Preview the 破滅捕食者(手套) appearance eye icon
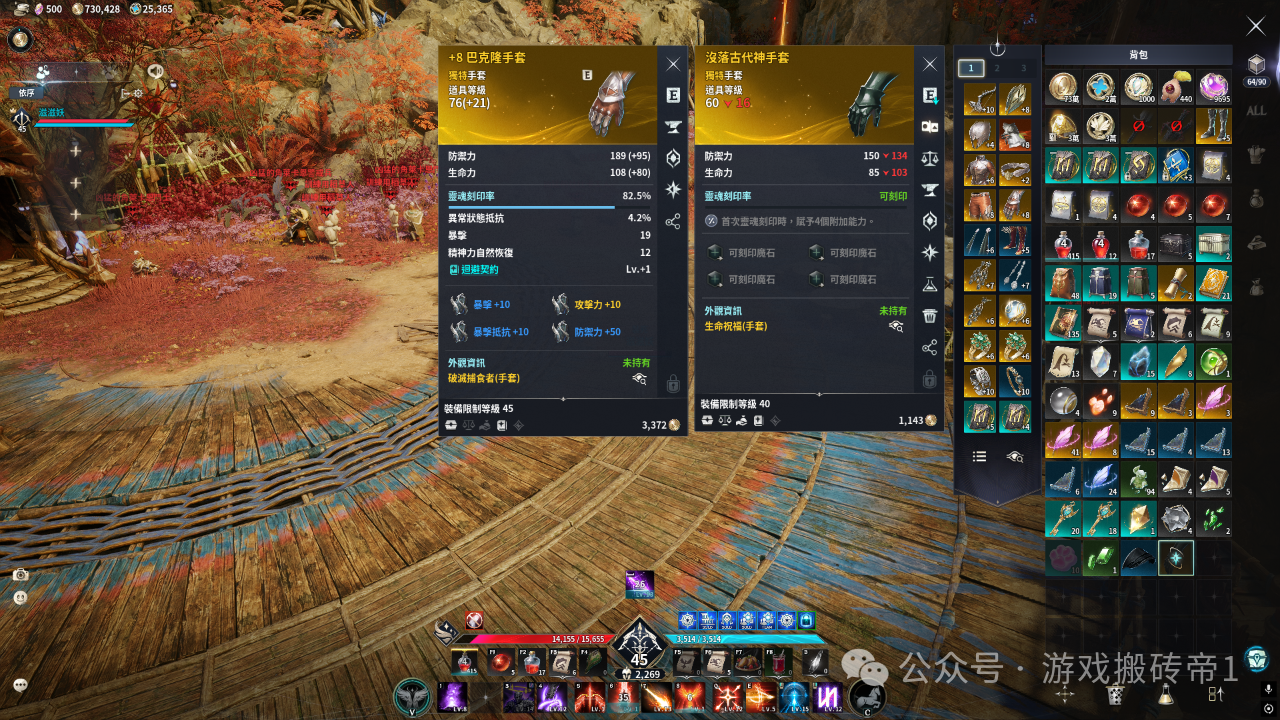The height and width of the screenshot is (720, 1280). pos(639,379)
